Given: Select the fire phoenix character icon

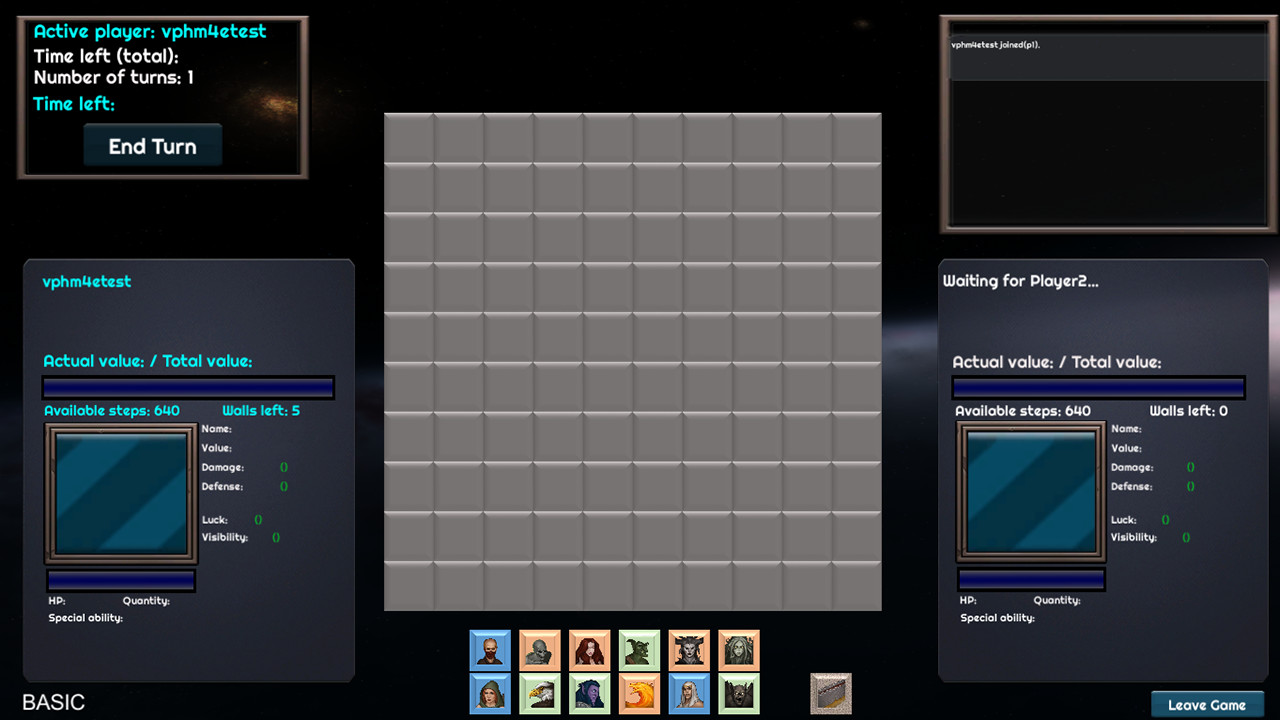Looking at the screenshot, I should (639, 694).
